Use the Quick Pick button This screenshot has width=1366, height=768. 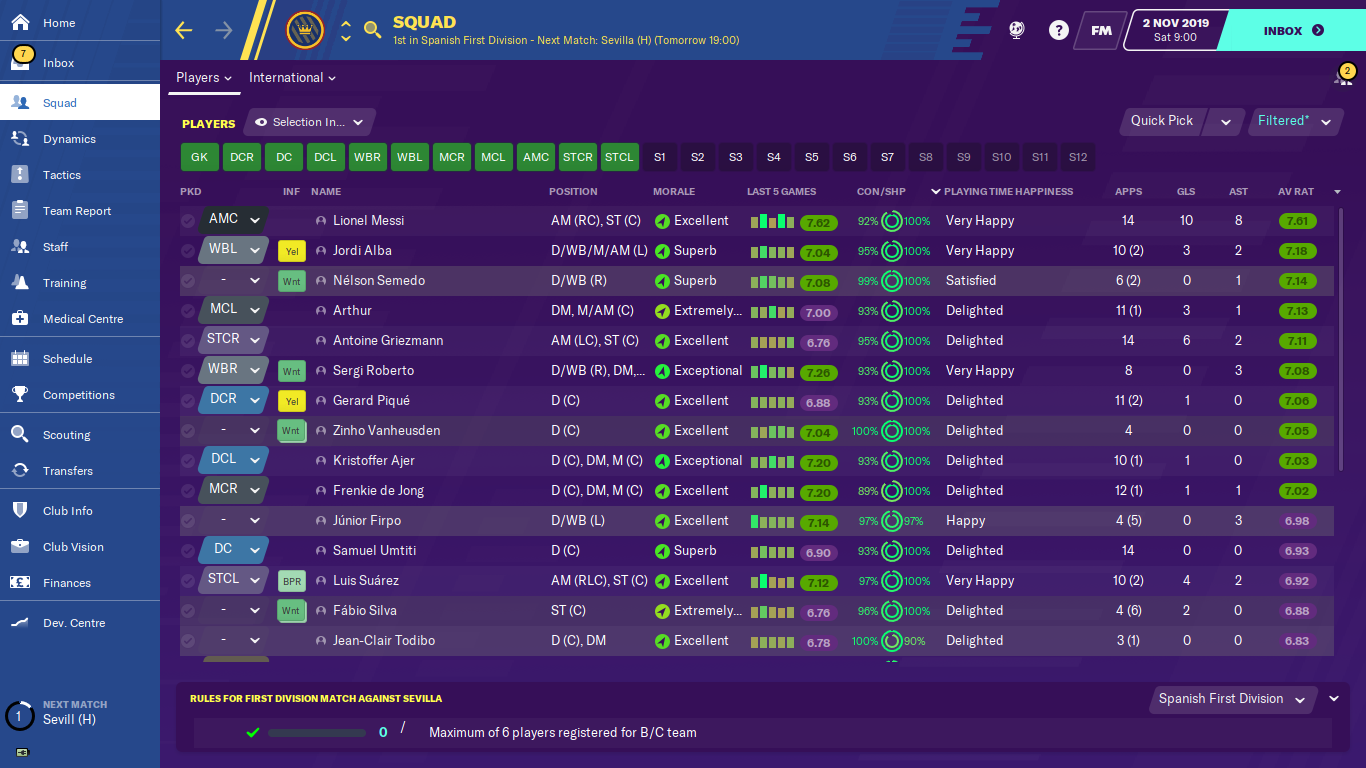tap(1162, 121)
